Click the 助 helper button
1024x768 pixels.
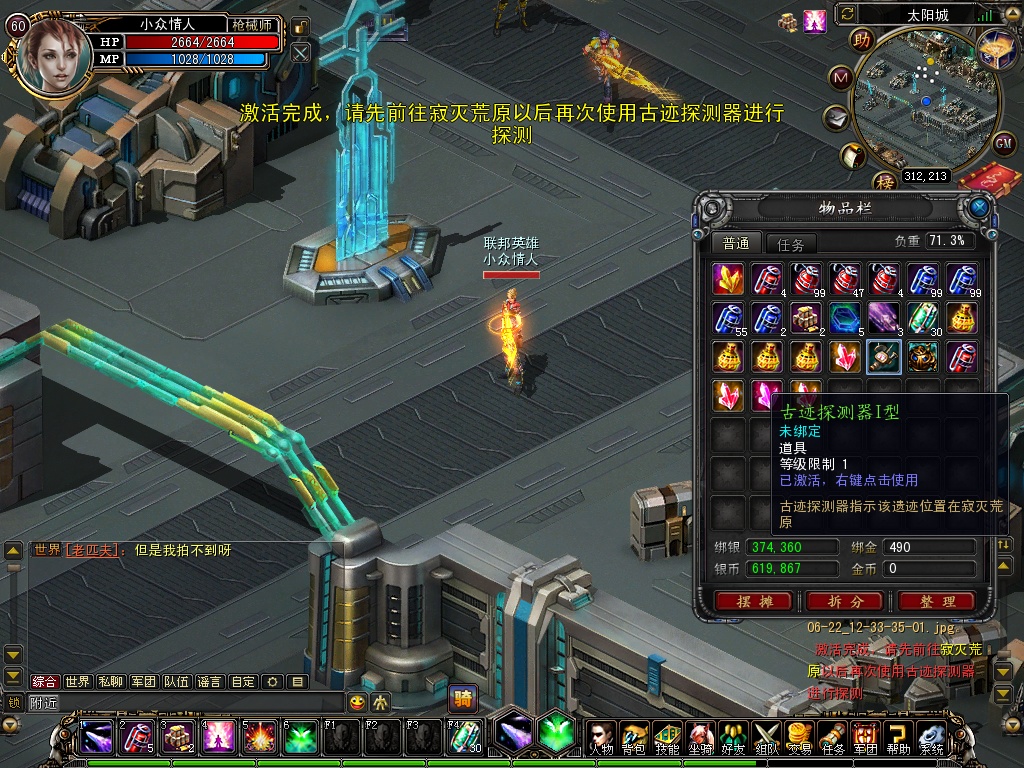[x=860, y=39]
